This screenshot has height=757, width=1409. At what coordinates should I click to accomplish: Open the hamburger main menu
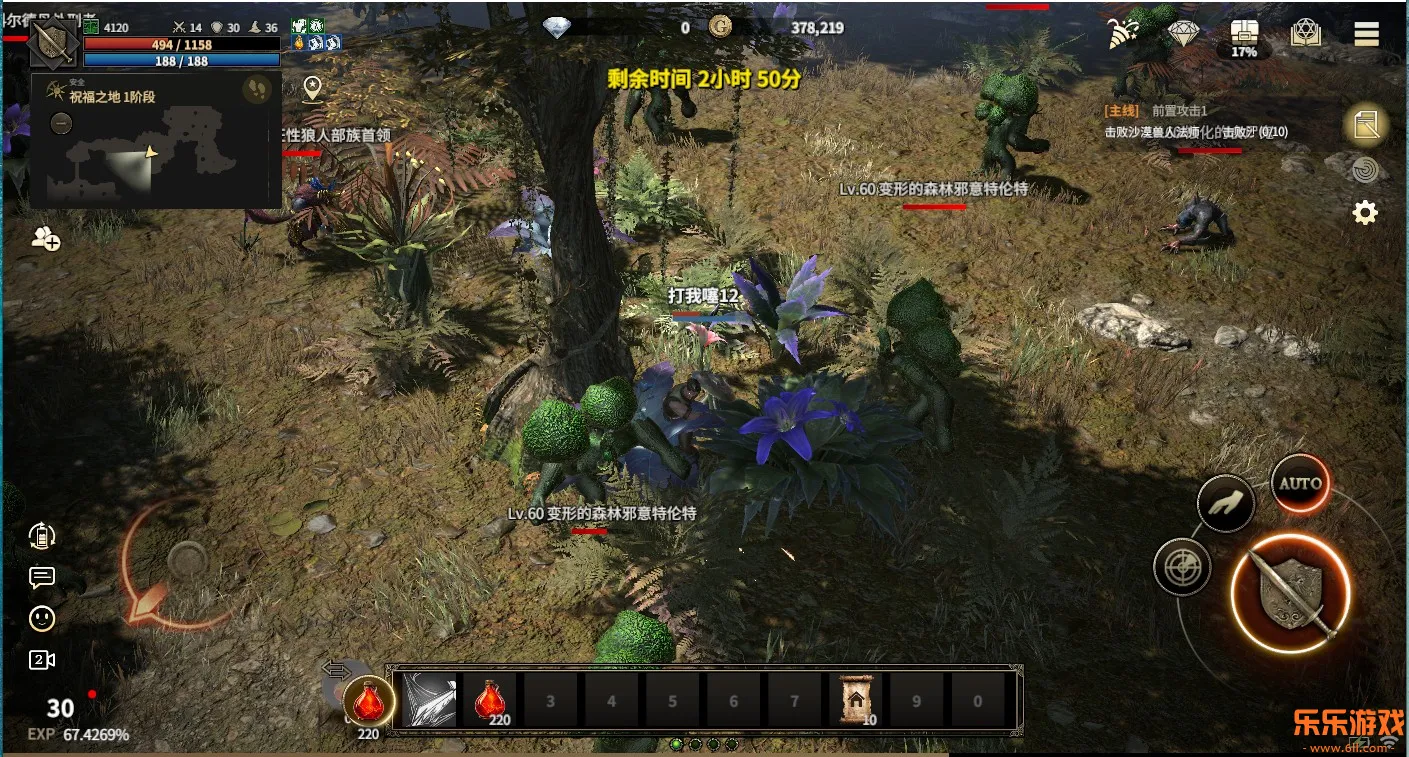click(1366, 34)
